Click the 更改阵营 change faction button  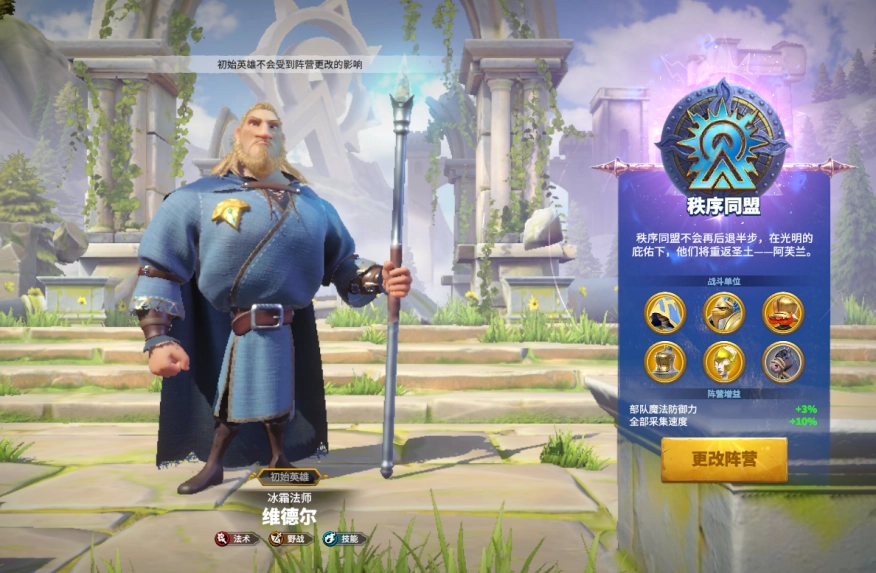click(x=723, y=460)
